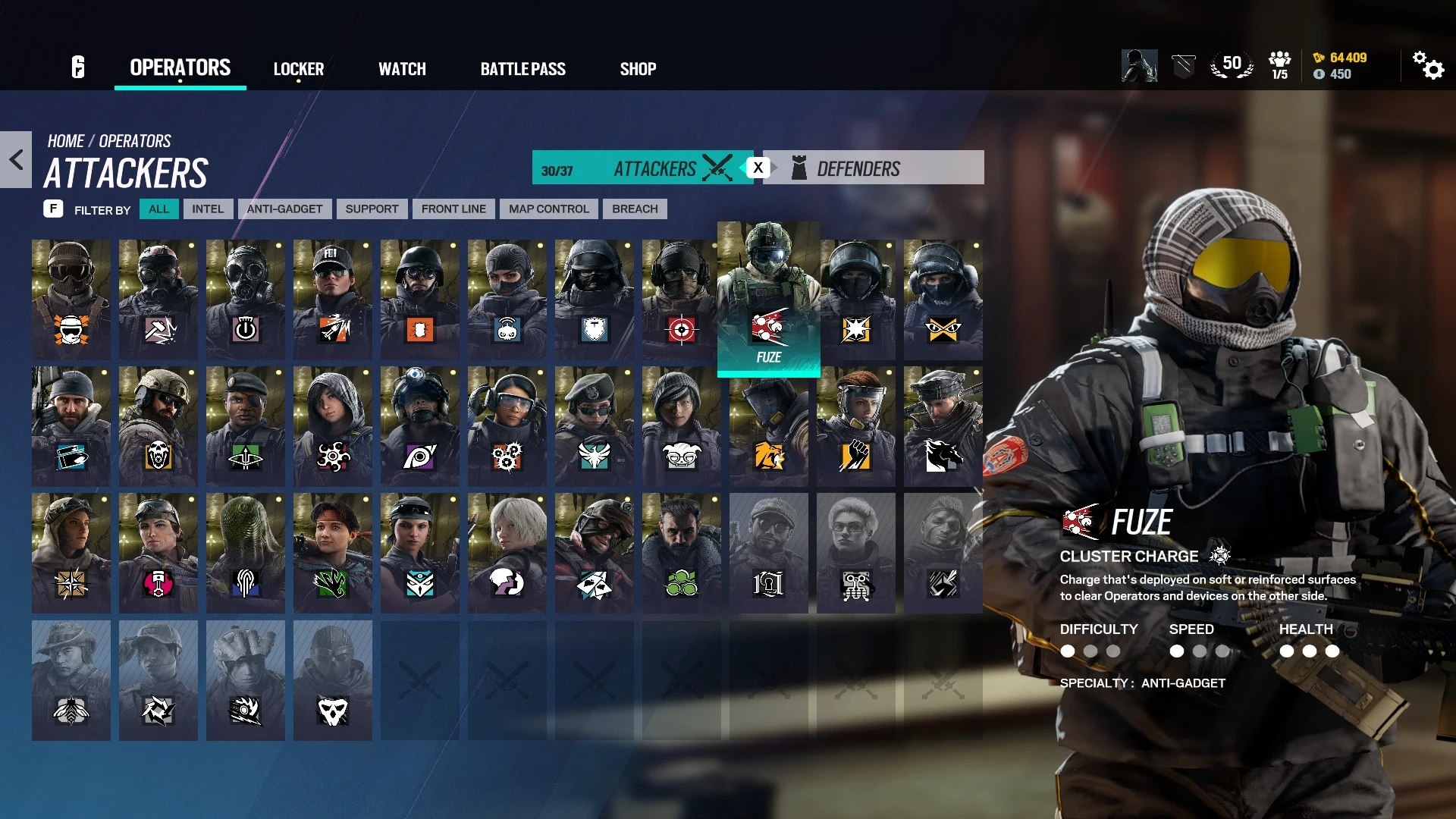Viewport: 1456px width, 819px height.
Task: Open the settings gear menu
Action: (1430, 67)
